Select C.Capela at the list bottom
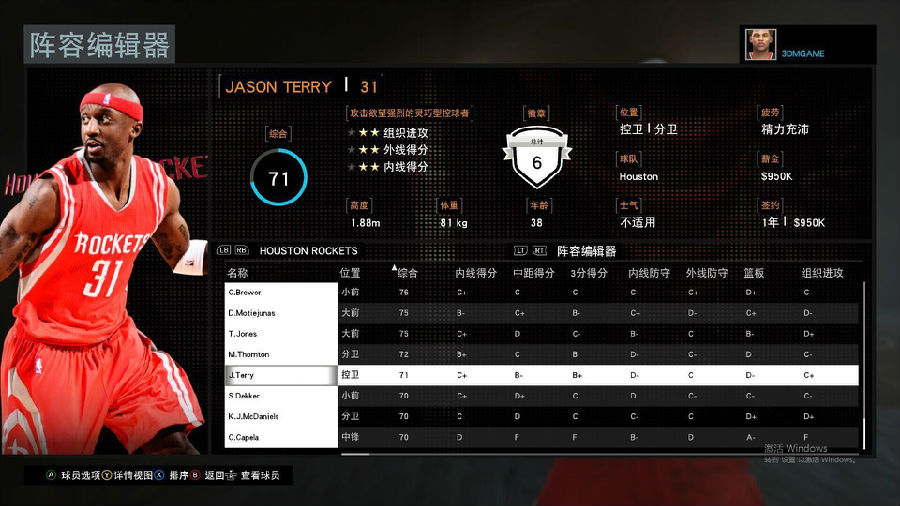This screenshot has height=506, width=900. (x=281, y=437)
